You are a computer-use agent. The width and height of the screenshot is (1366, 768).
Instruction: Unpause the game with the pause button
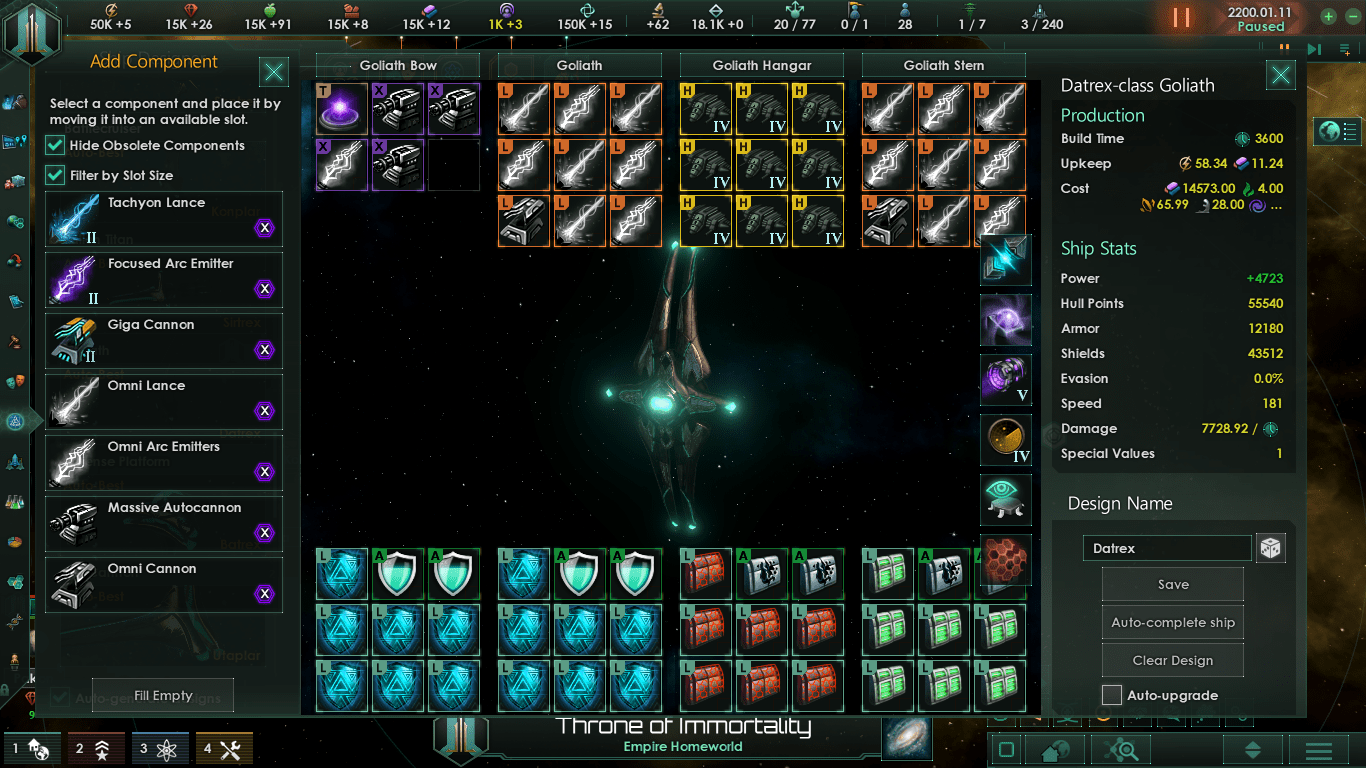(x=1182, y=18)
